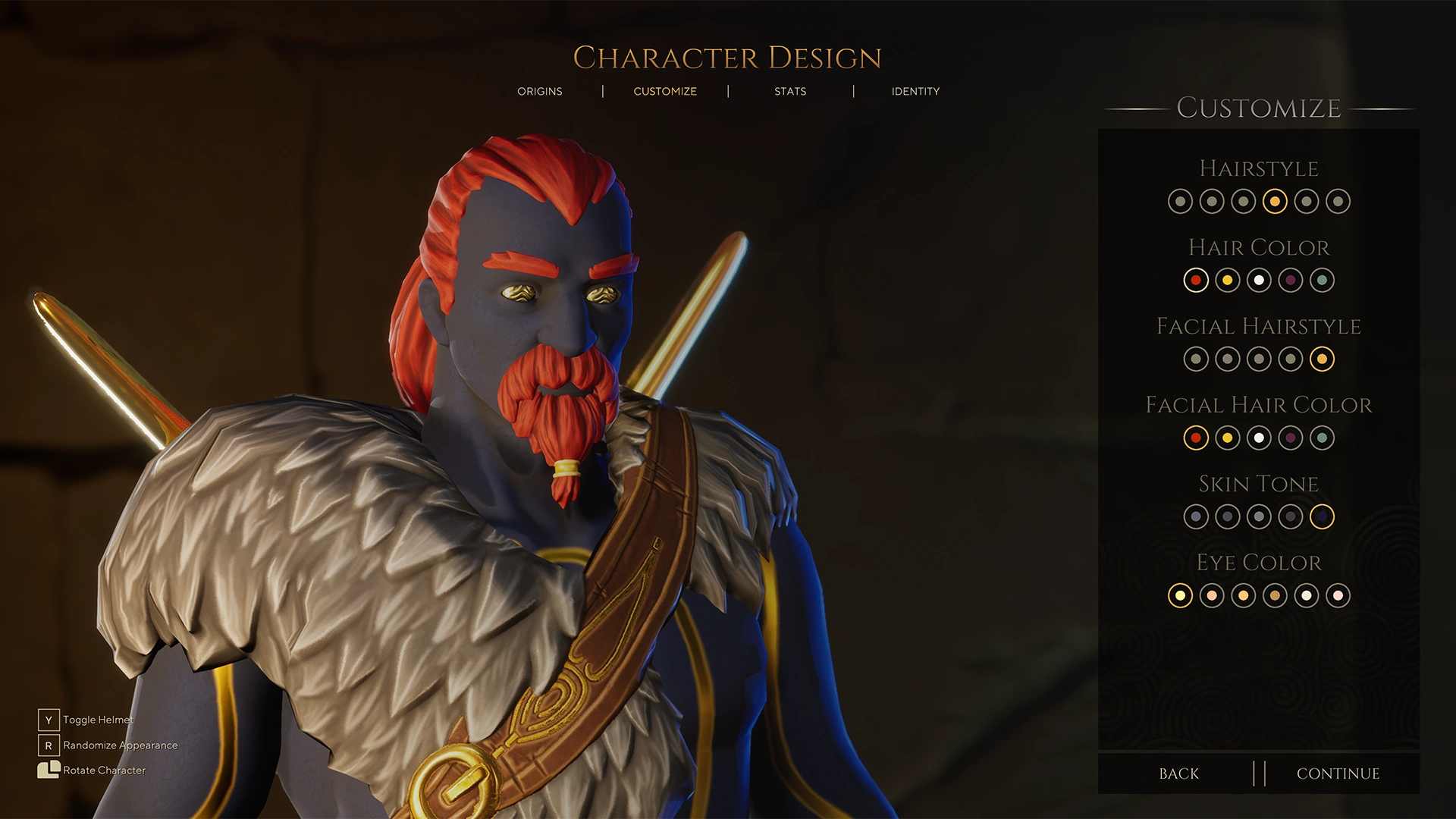Screen dimensions: 1456x819
Task: Pick the last Hairstyle option
Action: tap(1337, 202)
